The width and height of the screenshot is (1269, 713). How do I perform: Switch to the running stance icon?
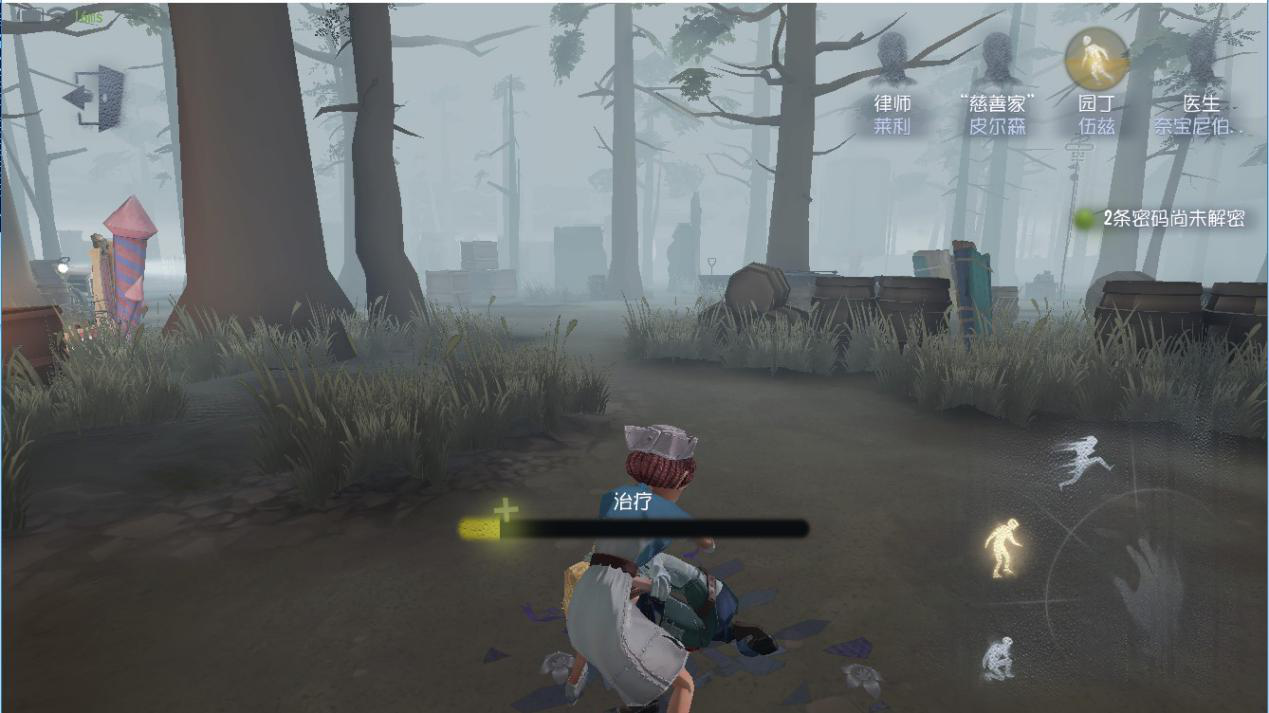pyautogui.click(x=1082, y=461)
